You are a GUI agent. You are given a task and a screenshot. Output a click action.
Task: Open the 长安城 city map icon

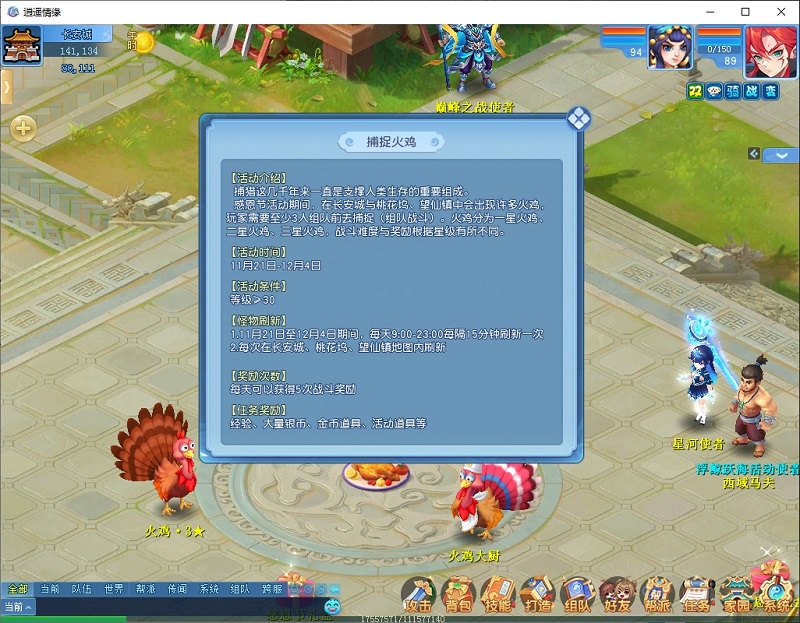pyautogui.click(x=20, y=47)
